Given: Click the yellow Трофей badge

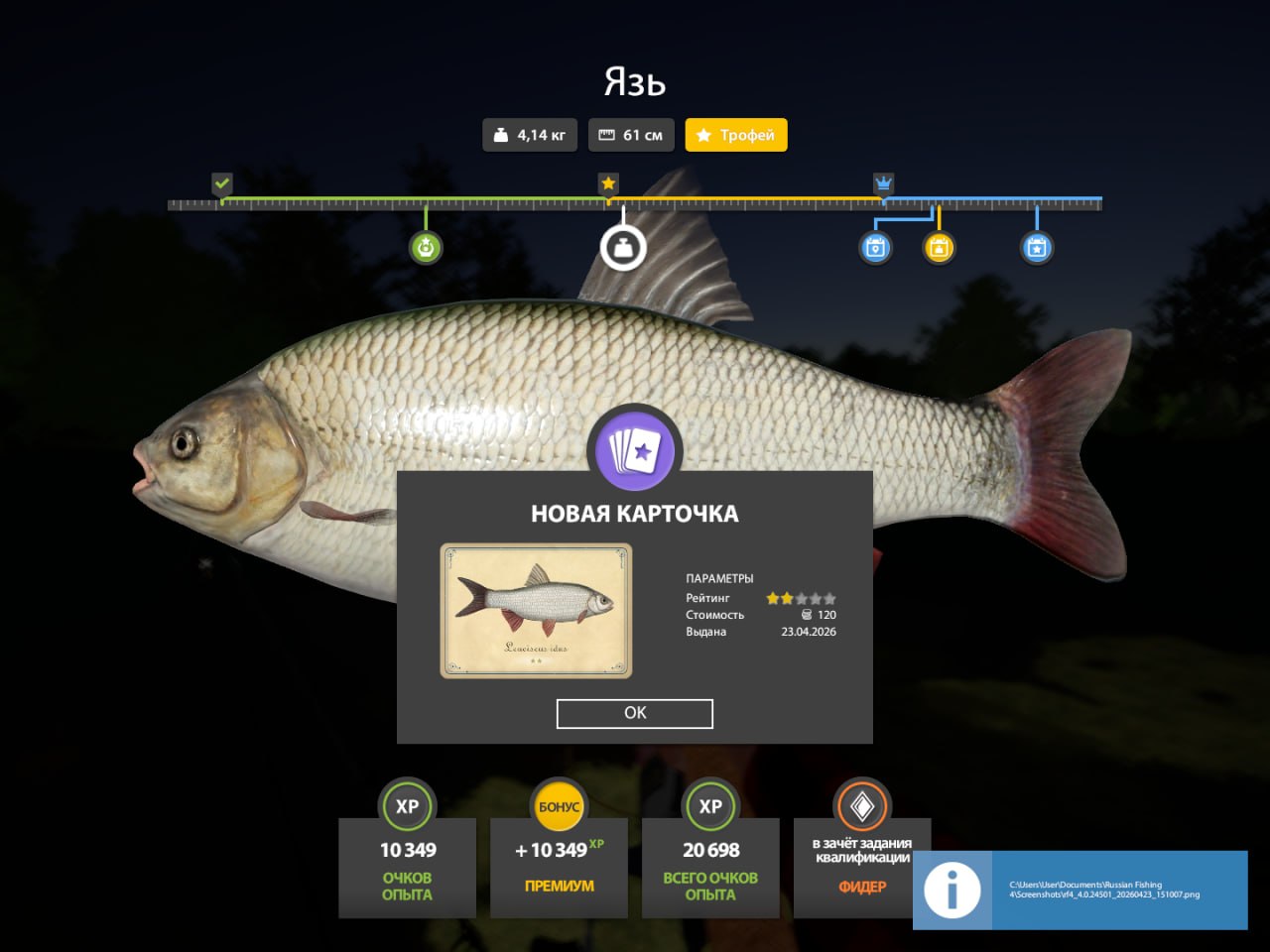Looking at the screenshot, I should tap(736, 134).
